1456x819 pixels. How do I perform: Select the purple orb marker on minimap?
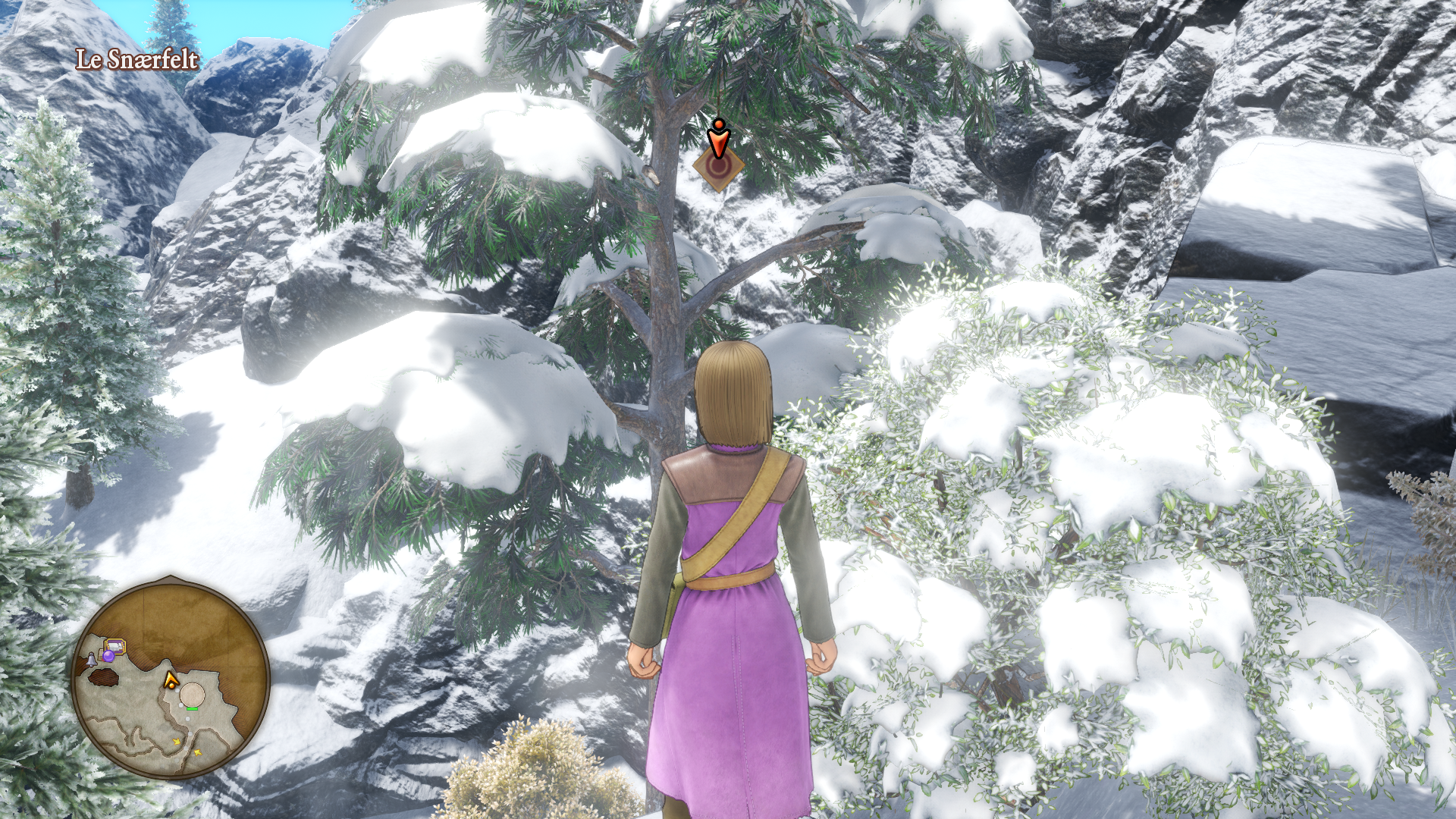click(108, 656)
